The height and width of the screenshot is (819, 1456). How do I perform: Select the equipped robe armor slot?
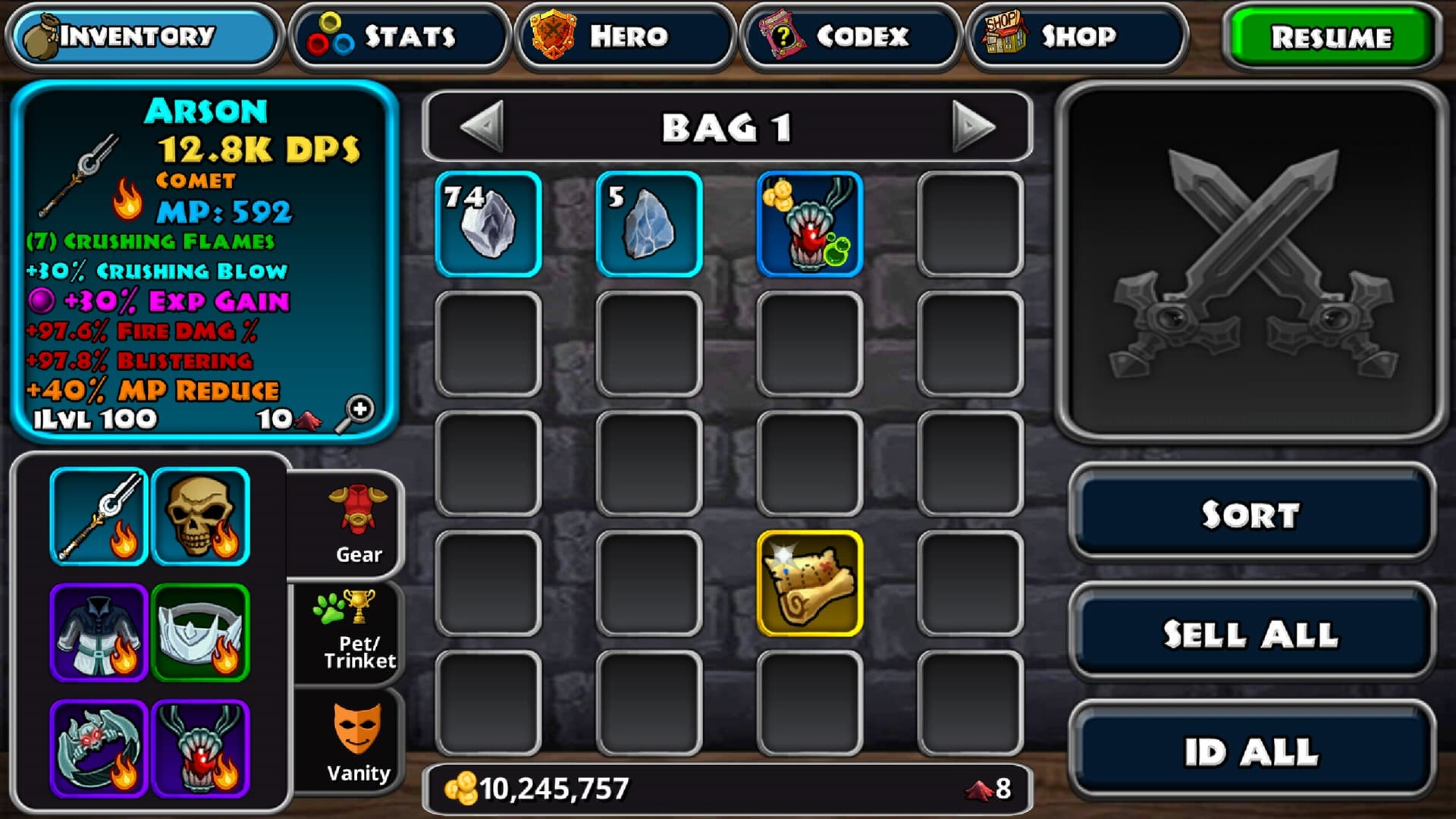pyautogui.click(x=99, y=632)
